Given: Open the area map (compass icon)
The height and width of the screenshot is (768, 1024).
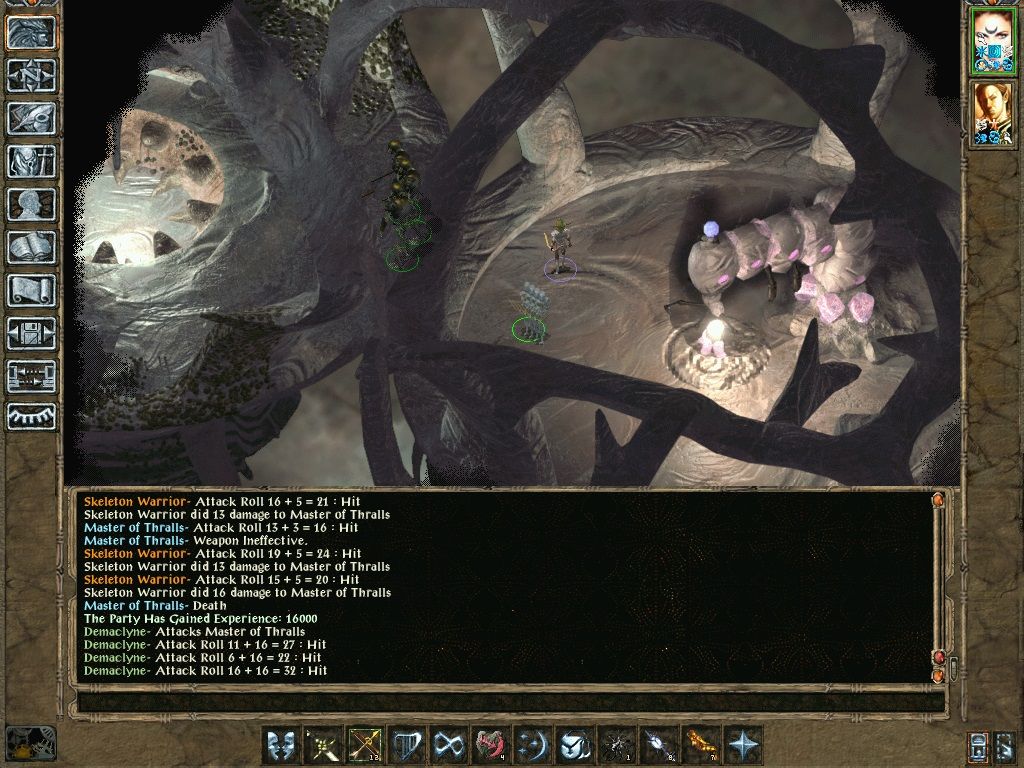Looking at the screenshot, I should tap(31, 76).
